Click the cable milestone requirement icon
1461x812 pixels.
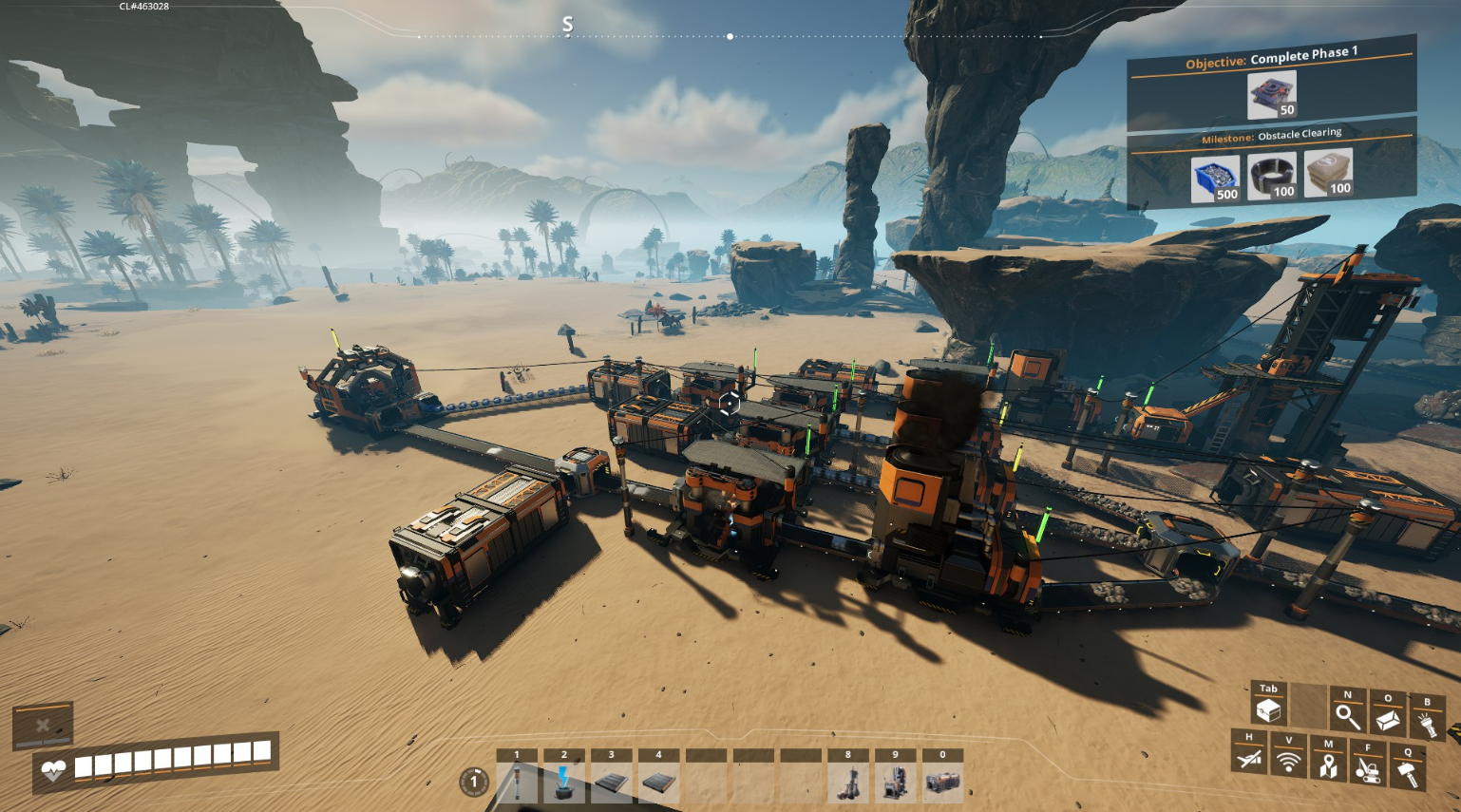click(x=1272, y=176)
